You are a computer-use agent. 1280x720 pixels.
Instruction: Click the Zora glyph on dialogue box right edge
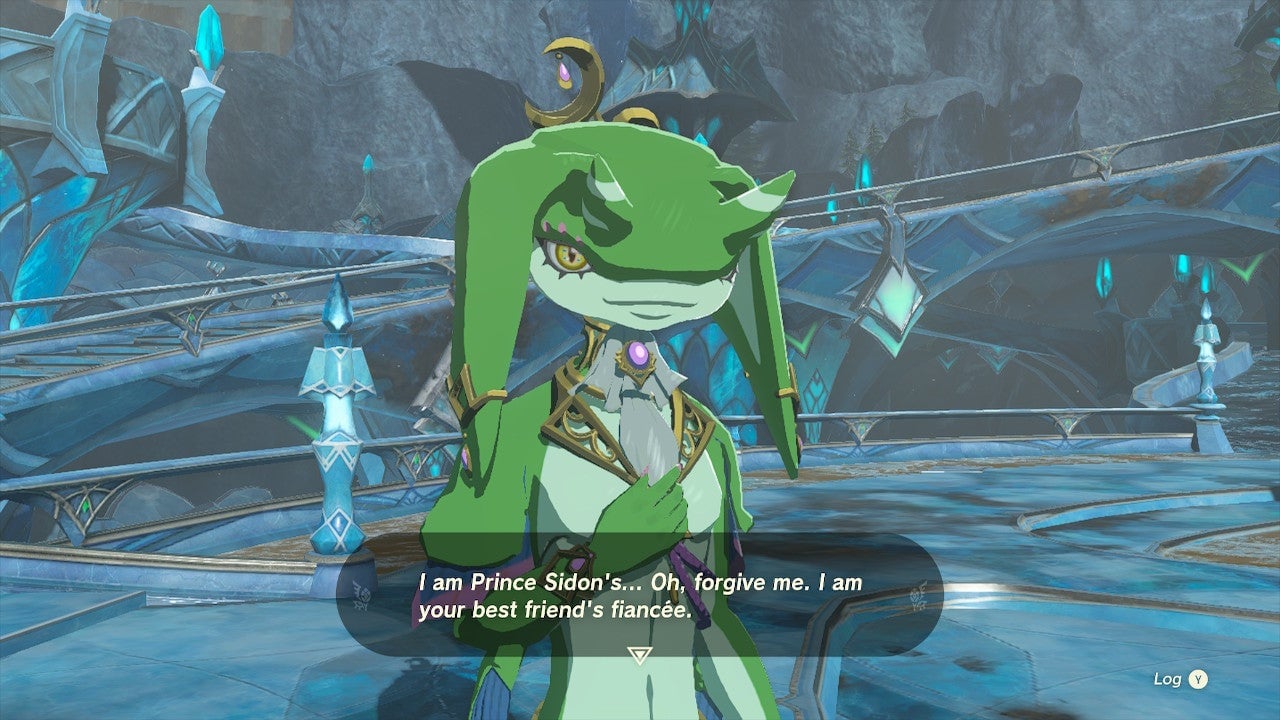pos(917,597)
